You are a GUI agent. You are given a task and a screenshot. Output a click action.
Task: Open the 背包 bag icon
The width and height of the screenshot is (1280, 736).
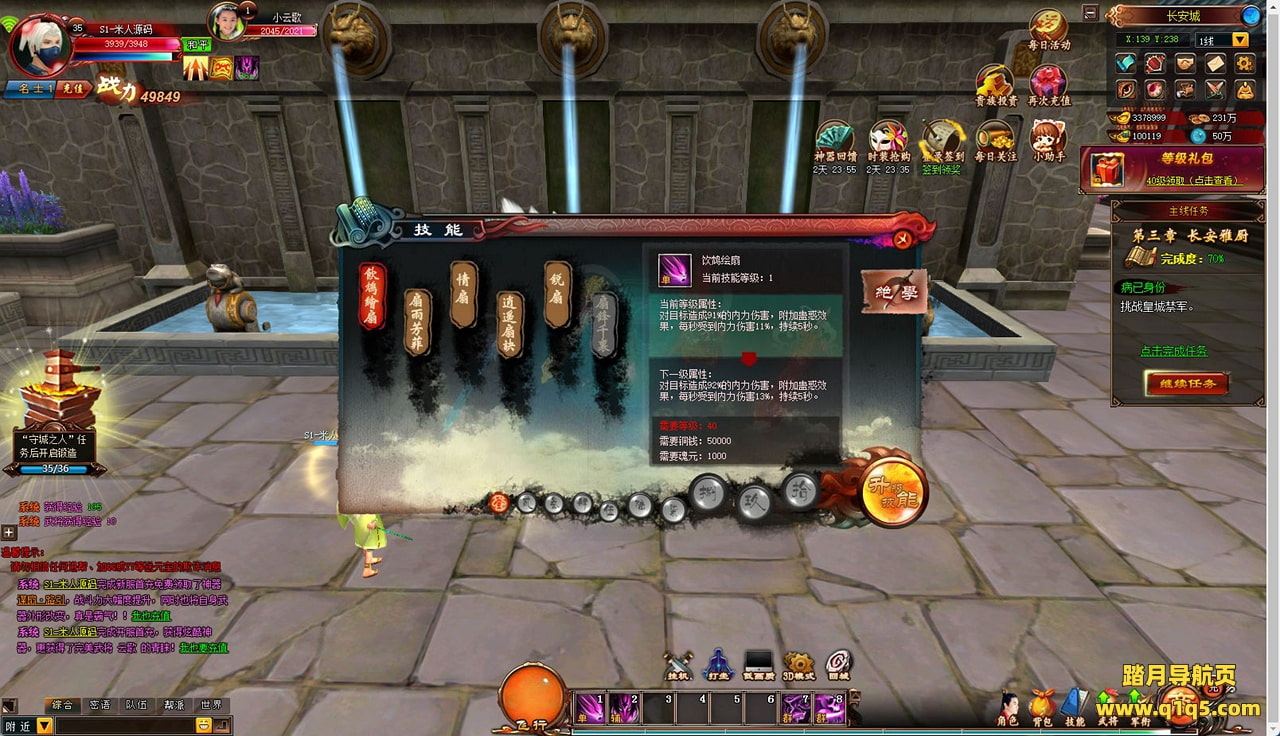1042,705
